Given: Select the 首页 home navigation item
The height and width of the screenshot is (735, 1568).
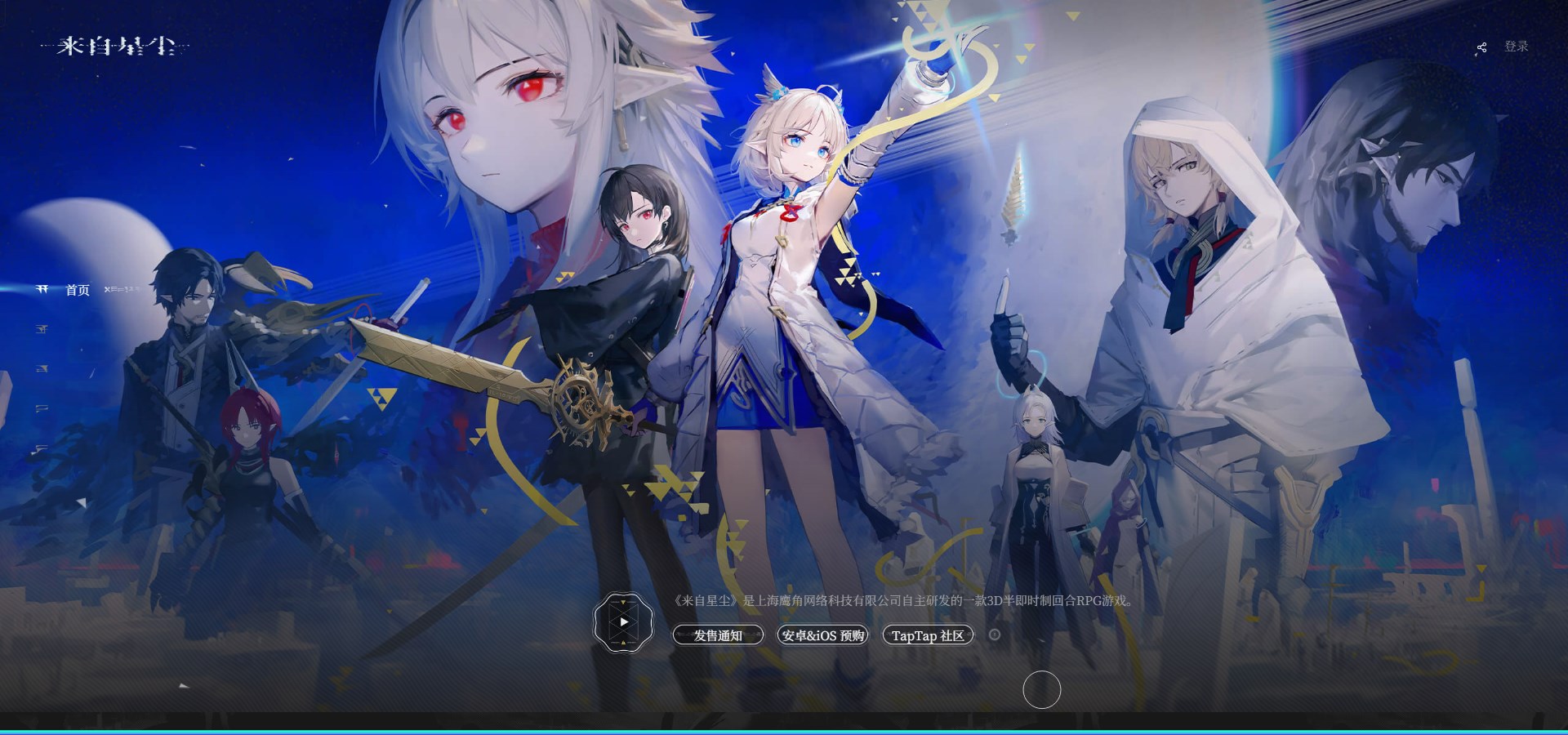Looking at the screenshot, I should (x=78, y=290).
